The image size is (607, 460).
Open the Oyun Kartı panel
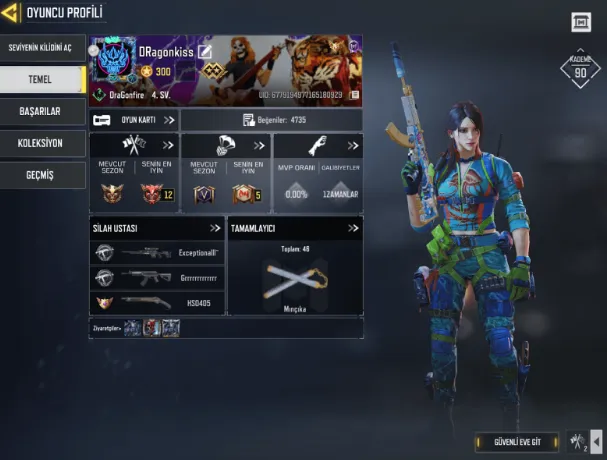[x=133, y=120]
